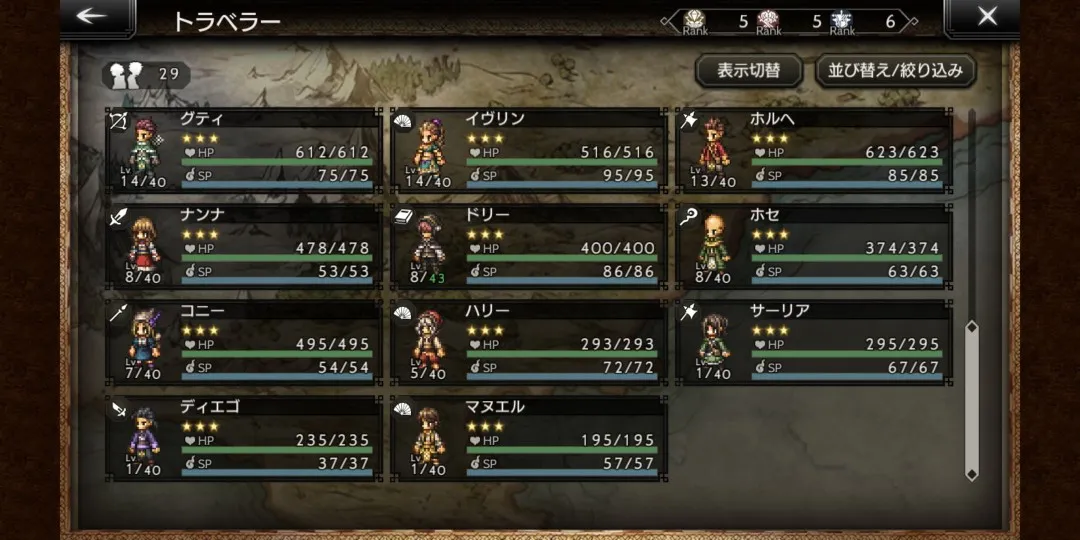Pick traveler ディエゴ card
Image resolution: width=1080 pixels, height=540 pixels.
pos(243,439)
